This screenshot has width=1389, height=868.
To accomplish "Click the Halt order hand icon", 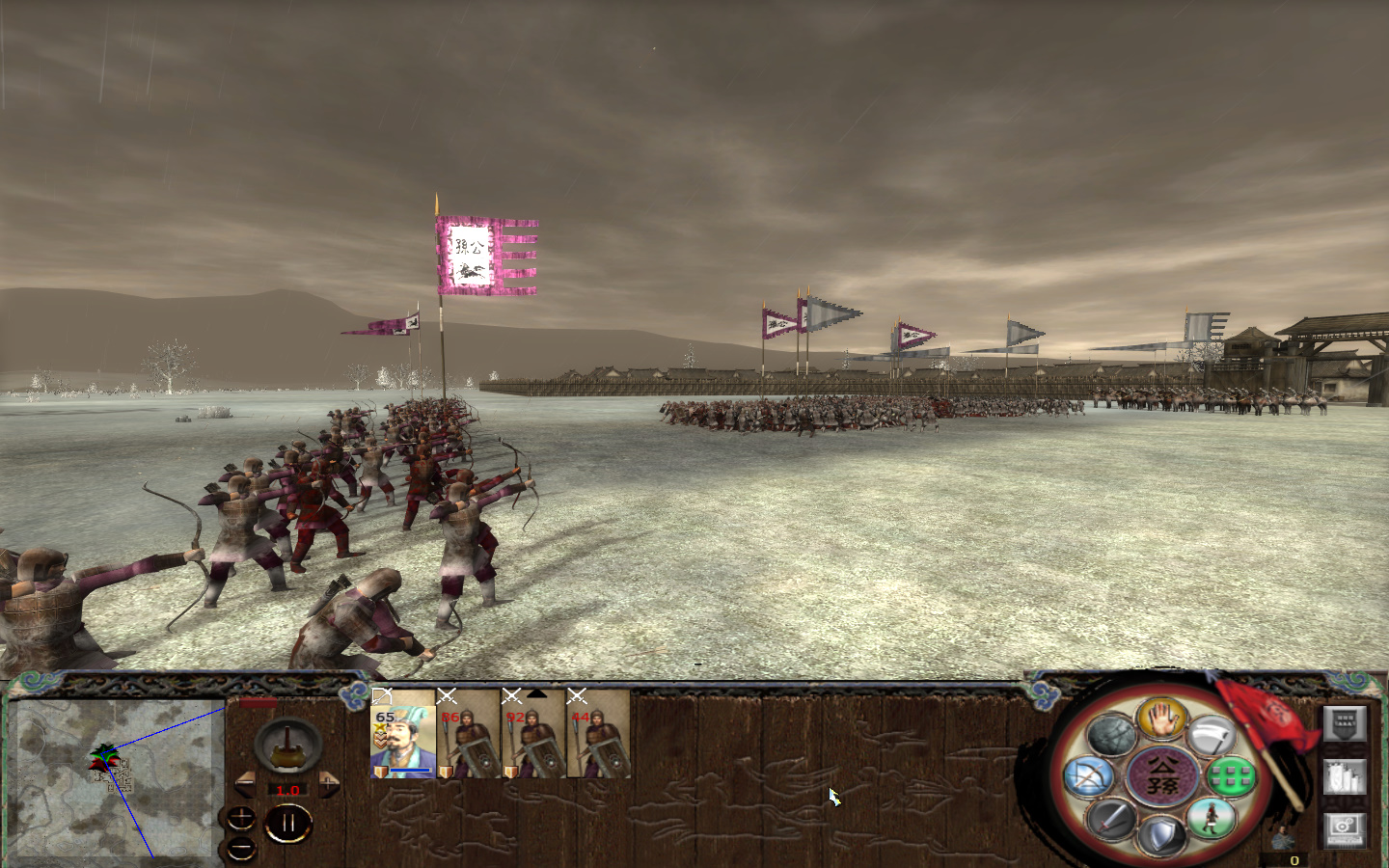I will pyautogui.click(x=1162, y=719).
